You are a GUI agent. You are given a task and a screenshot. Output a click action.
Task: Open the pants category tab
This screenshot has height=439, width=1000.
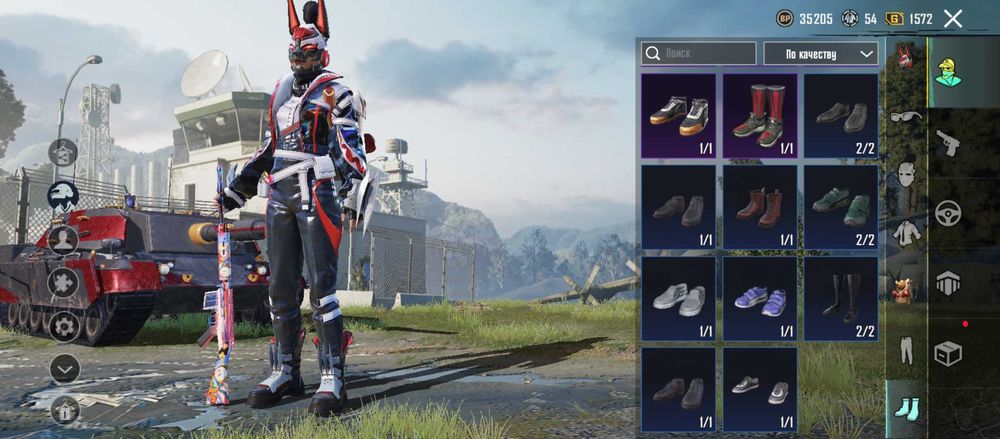click(x=906, y=350)
